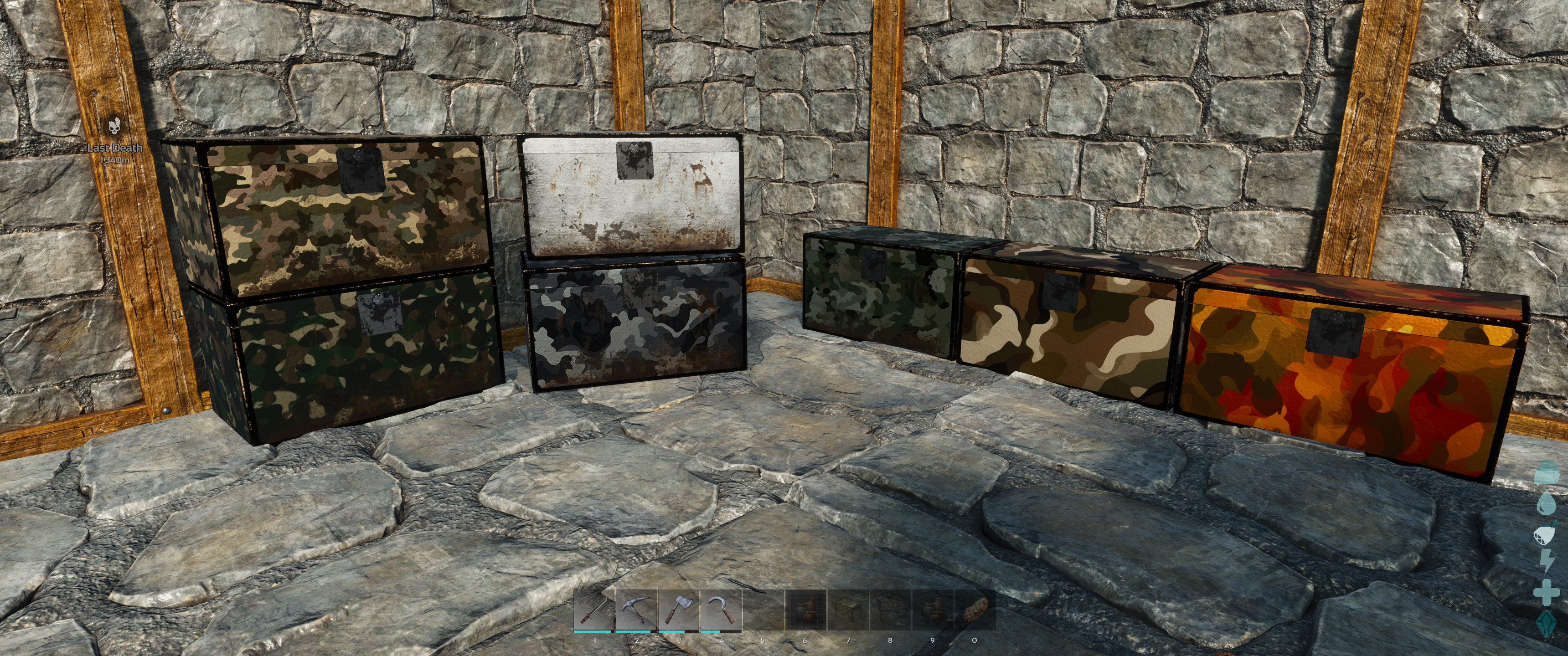Click the durability bar under hotbar slot 1
The image size is (1568, 656).
(x=592, y=632)
